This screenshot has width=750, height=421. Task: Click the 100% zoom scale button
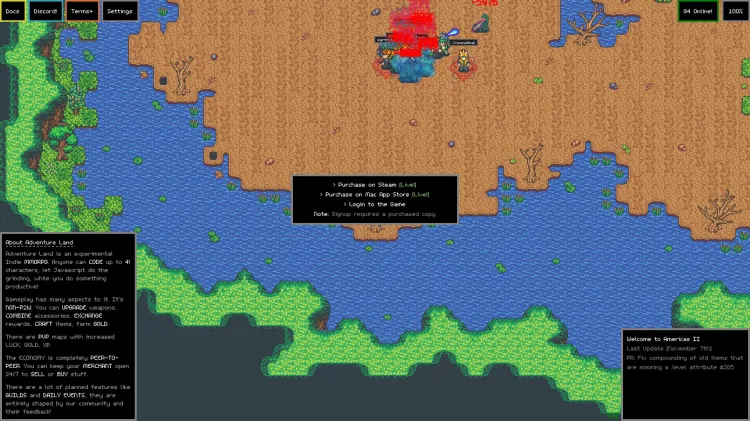735,11
